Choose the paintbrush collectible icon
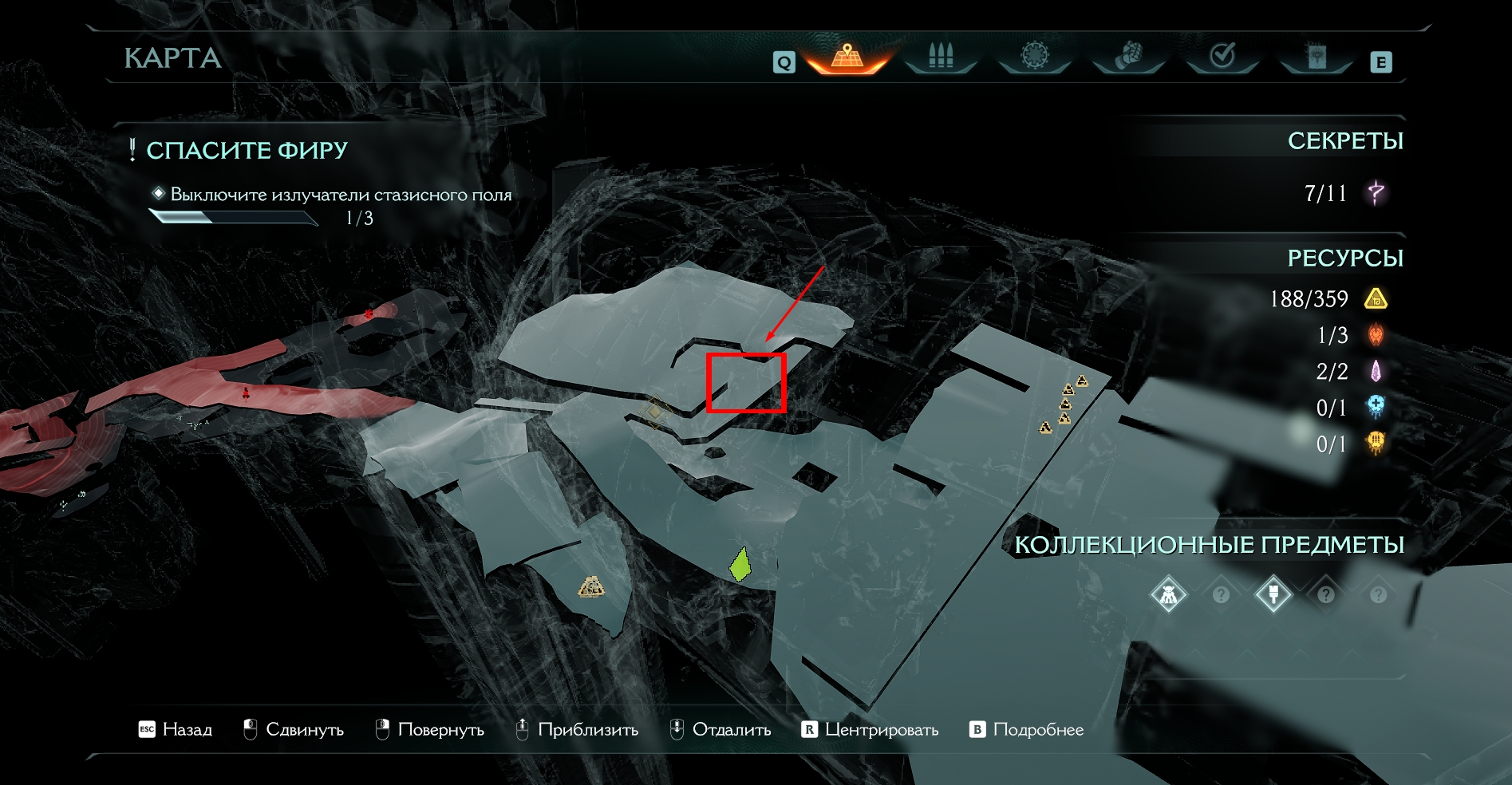1512x785 pixels. click(x=1273, y=594)
